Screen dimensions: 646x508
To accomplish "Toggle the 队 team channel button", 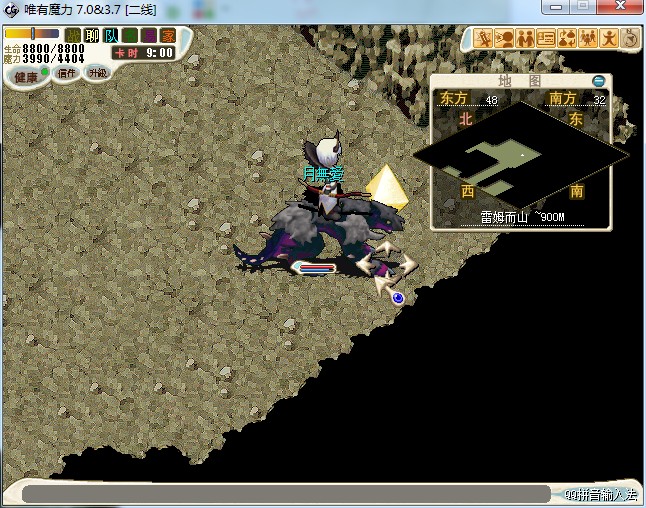I will tap(110, 35).
